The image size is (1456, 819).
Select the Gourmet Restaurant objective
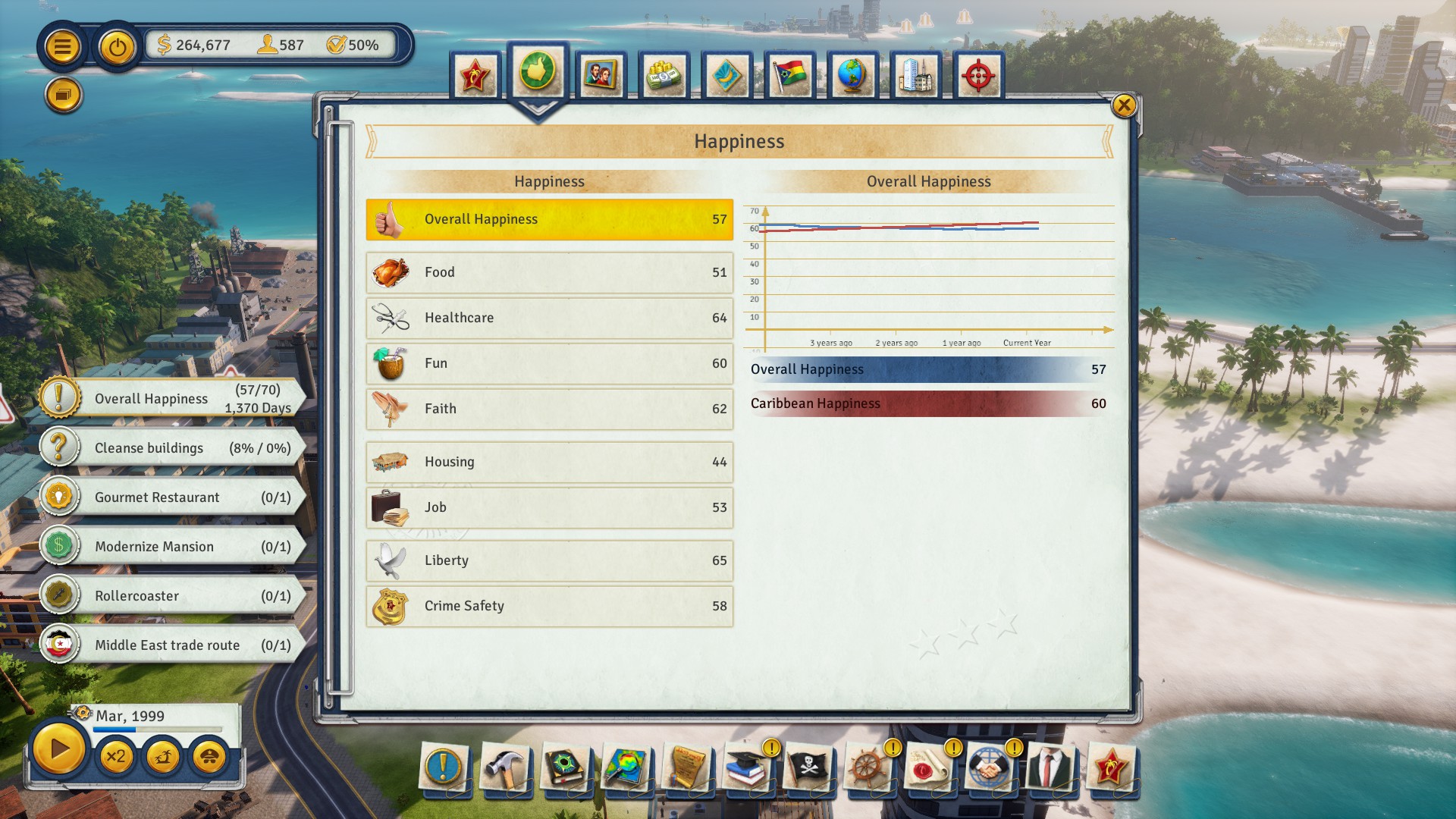(x=171, y=497)
